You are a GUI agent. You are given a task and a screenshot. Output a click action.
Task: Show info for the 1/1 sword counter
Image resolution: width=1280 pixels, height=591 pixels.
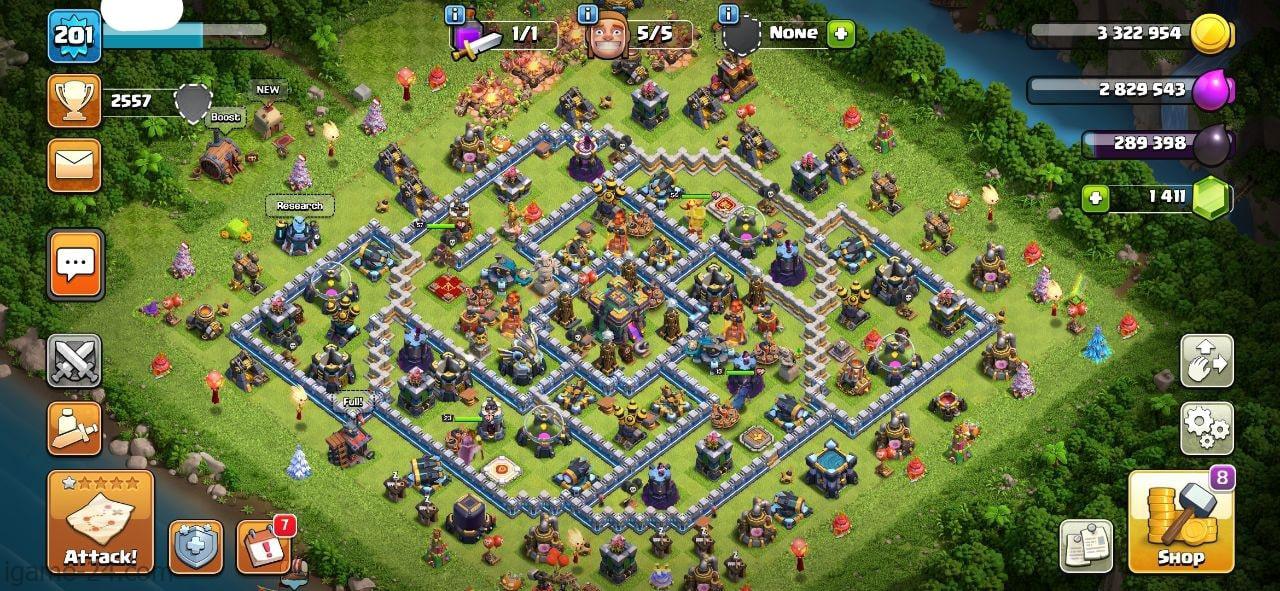click(x=456, y=14)
